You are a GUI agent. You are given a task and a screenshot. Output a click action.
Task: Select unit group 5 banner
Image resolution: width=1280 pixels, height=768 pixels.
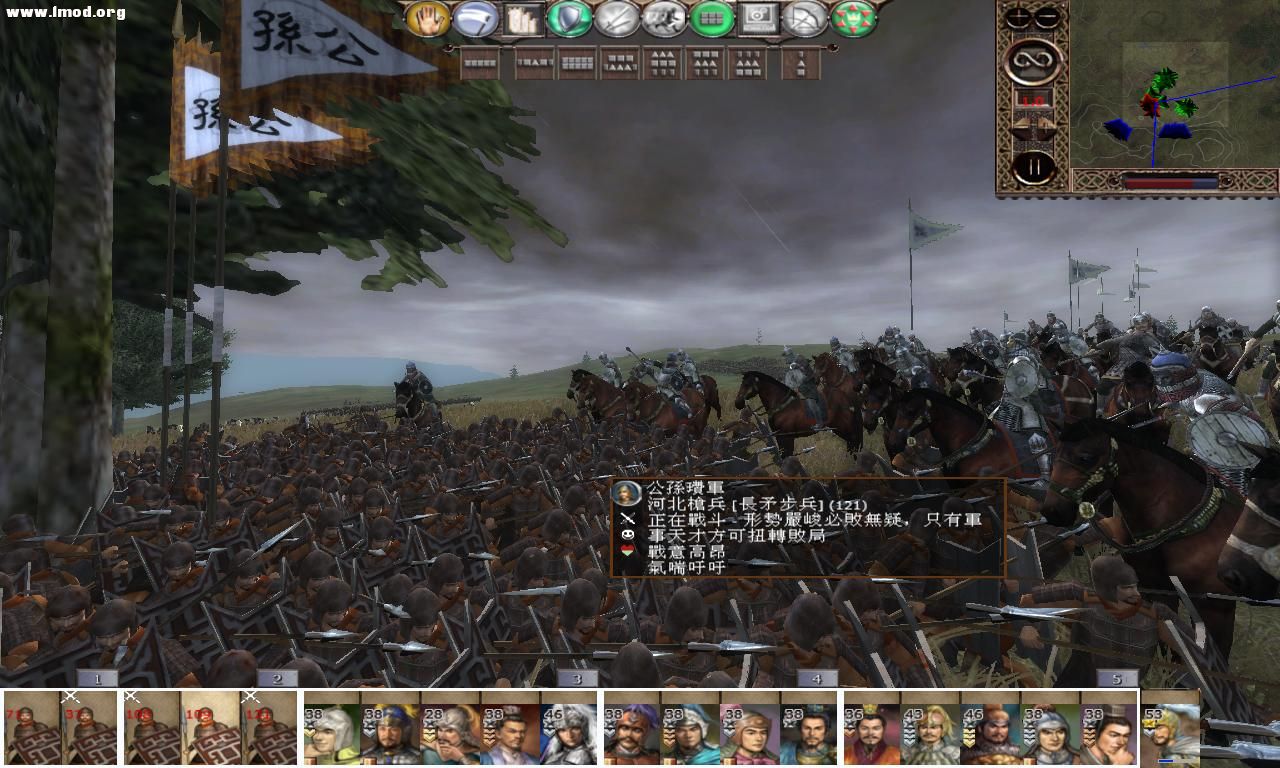point(1117,677)
